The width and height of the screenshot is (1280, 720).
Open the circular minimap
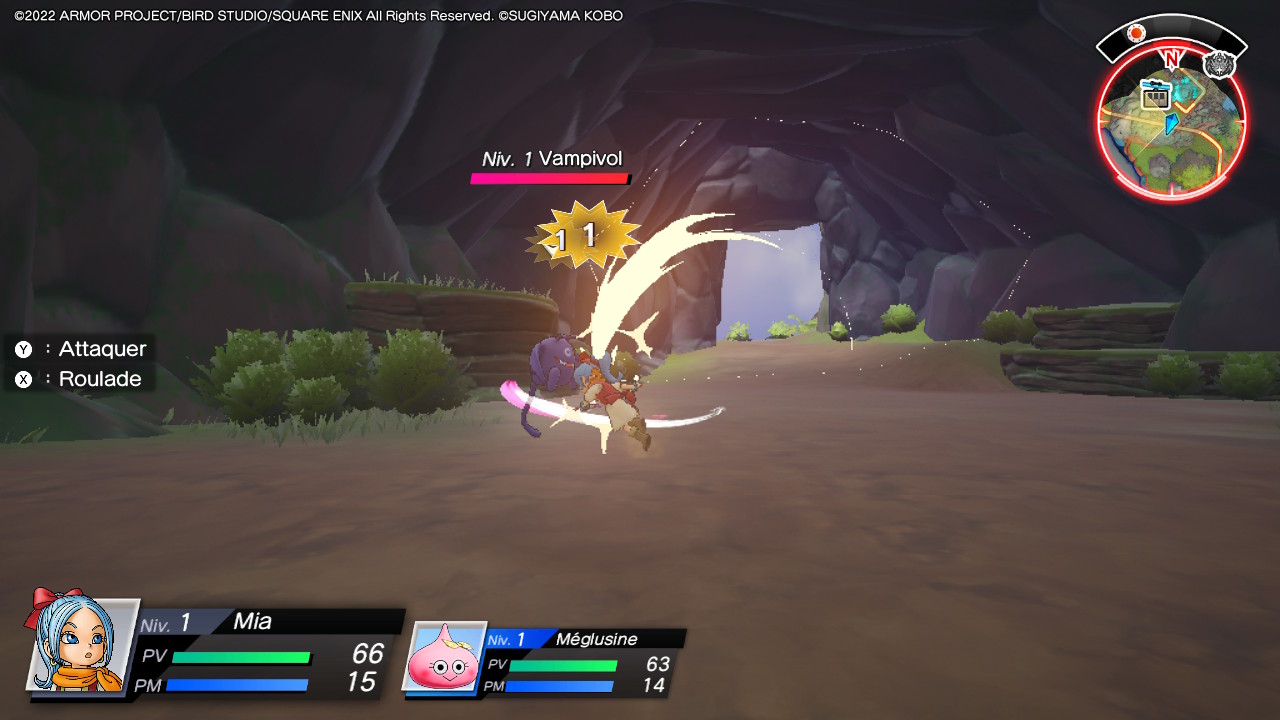pos(1172,125)
